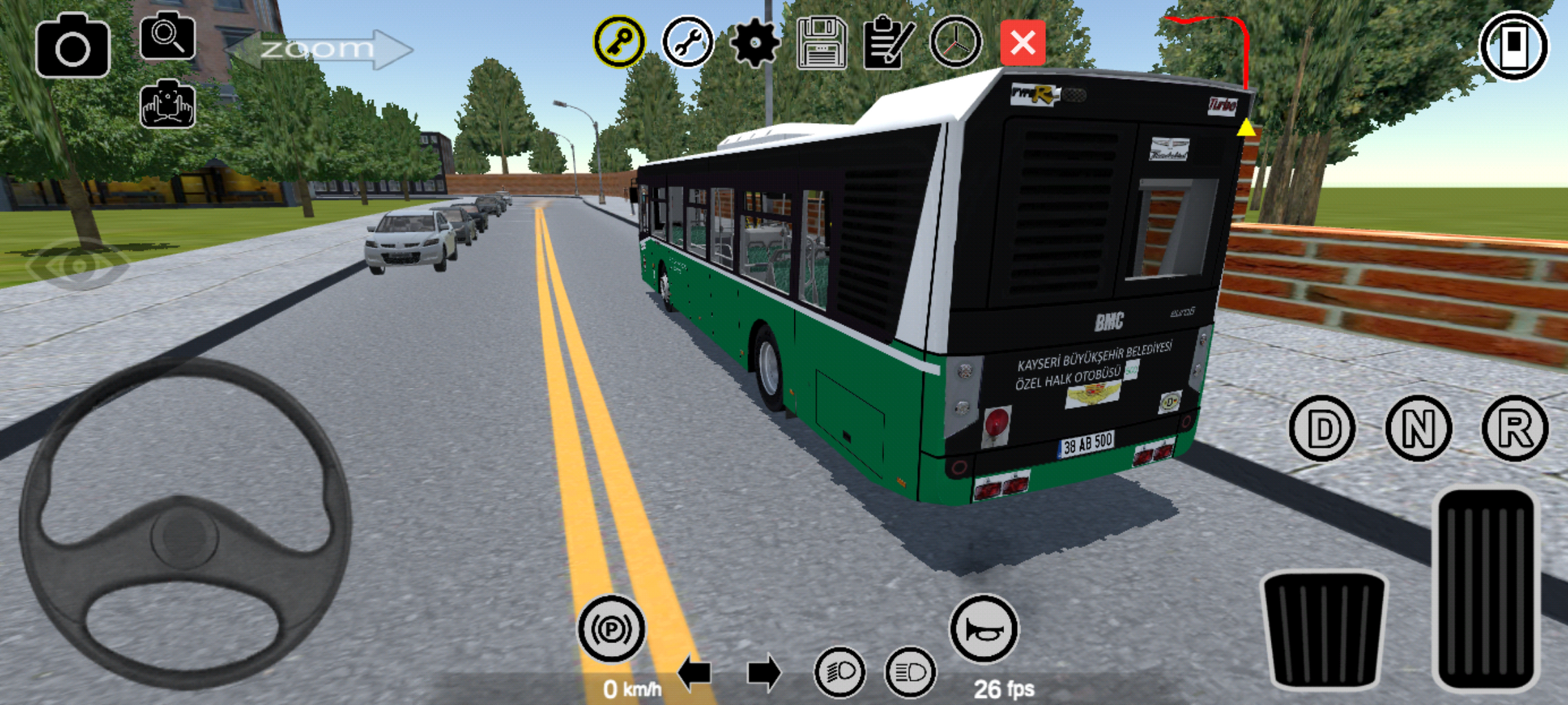Viewport: 1568px width, 705px height.
Task: Activate the right turn signal arrow
Action: [764, 673]
